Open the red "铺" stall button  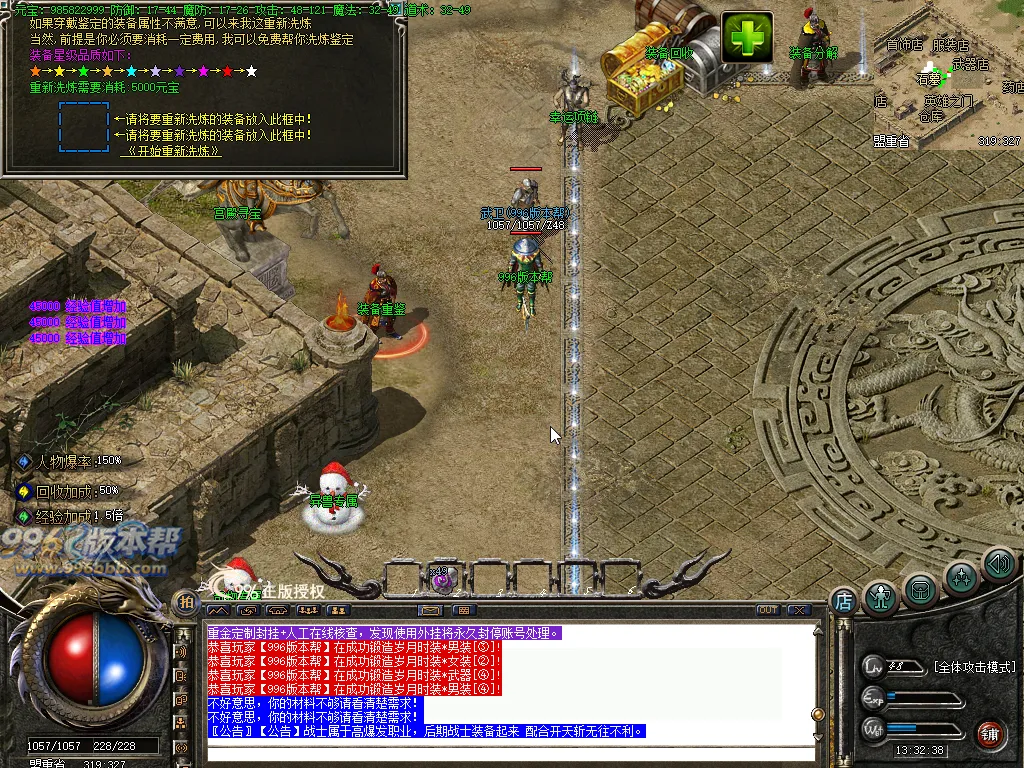[x=990, y=733]
